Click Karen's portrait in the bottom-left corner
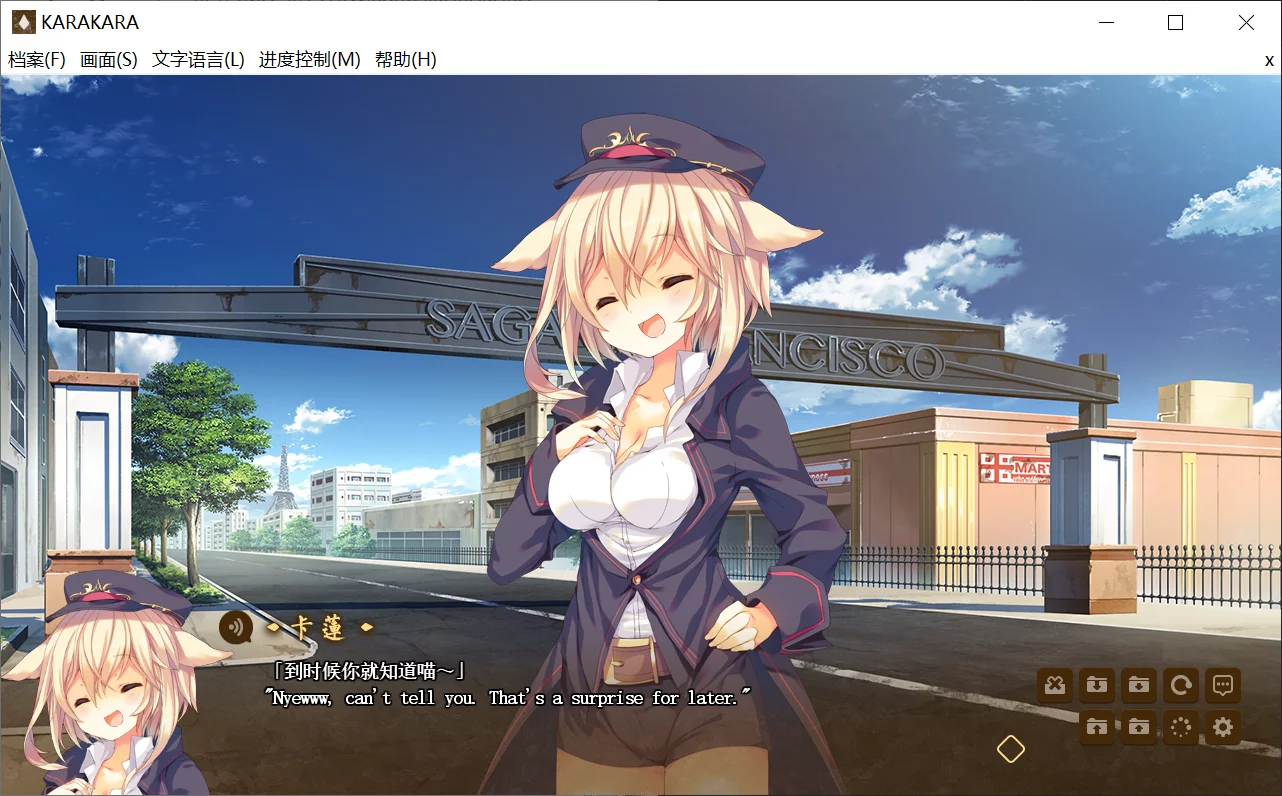 [110, 700]
